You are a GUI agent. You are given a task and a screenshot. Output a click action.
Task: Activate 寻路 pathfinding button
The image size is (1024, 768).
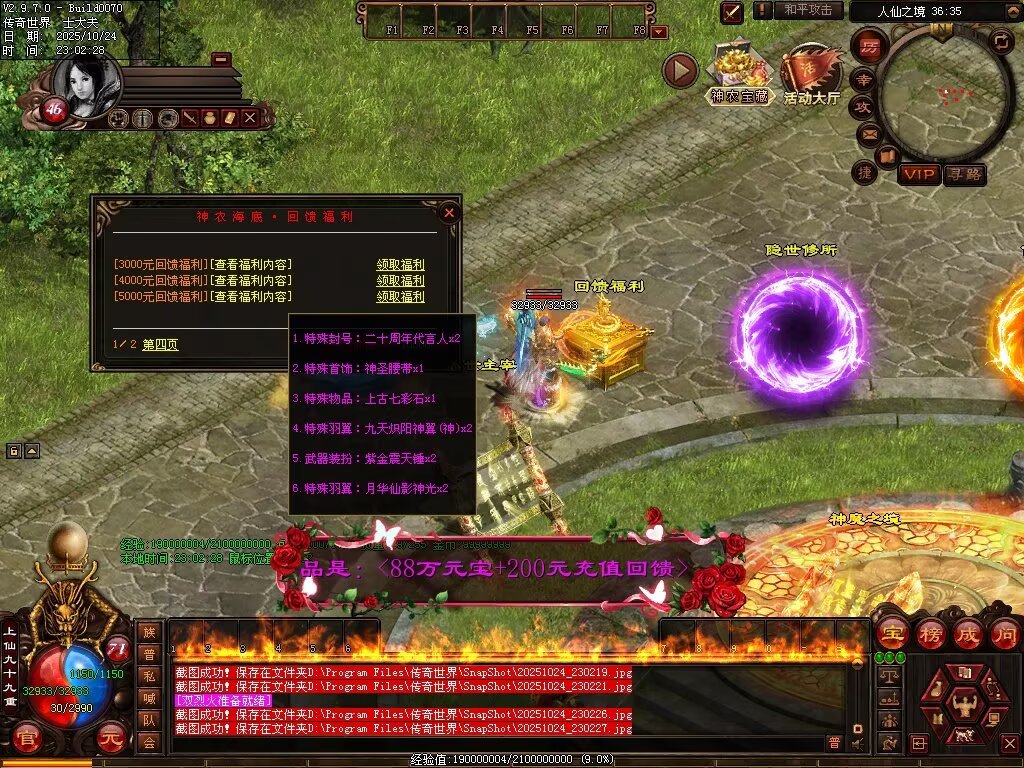click(964, 174)
